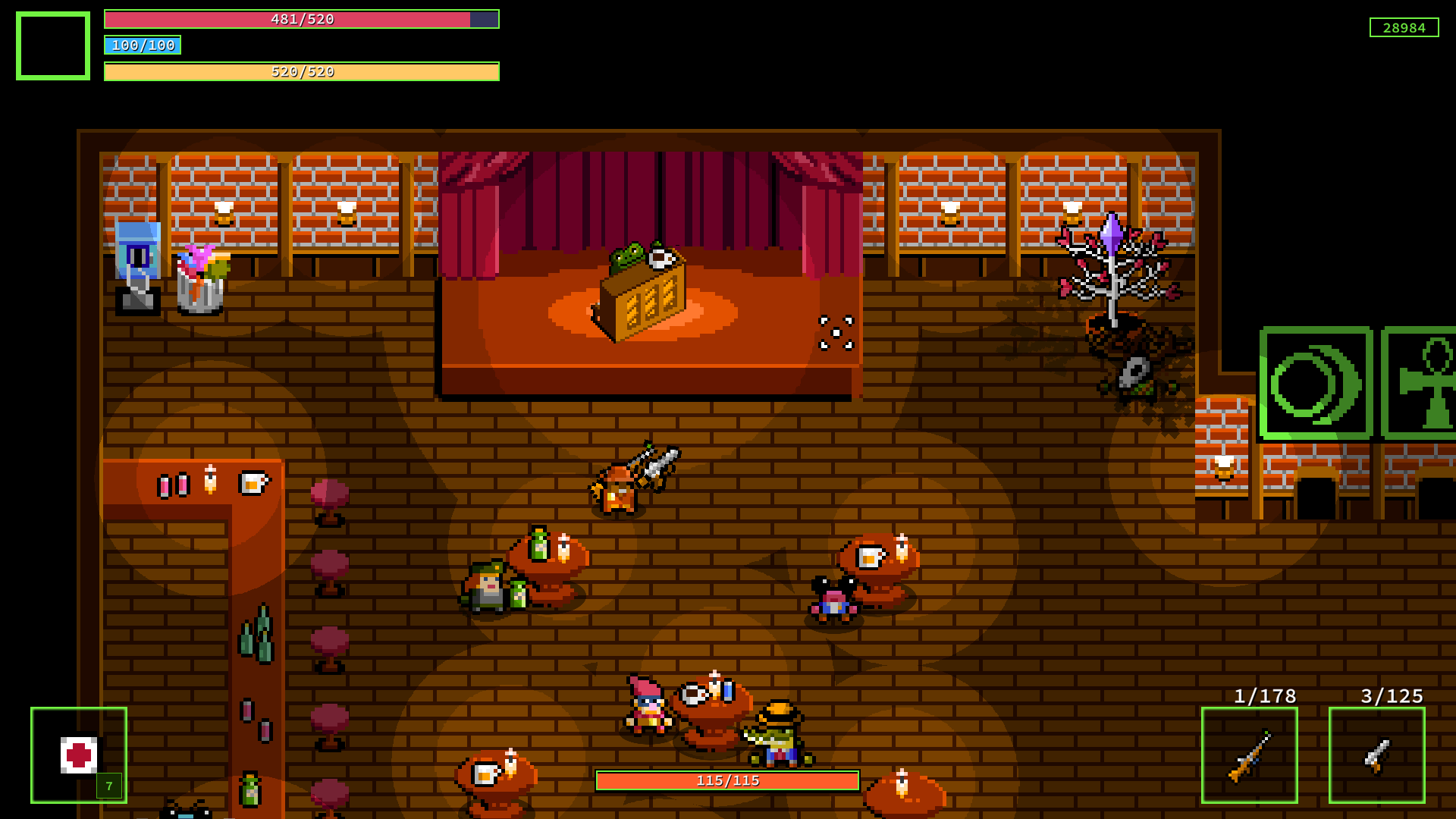The image size is (1456, 819).
Task: Choose the rifle weapon slot
Action: click(x=1249, y=755)
